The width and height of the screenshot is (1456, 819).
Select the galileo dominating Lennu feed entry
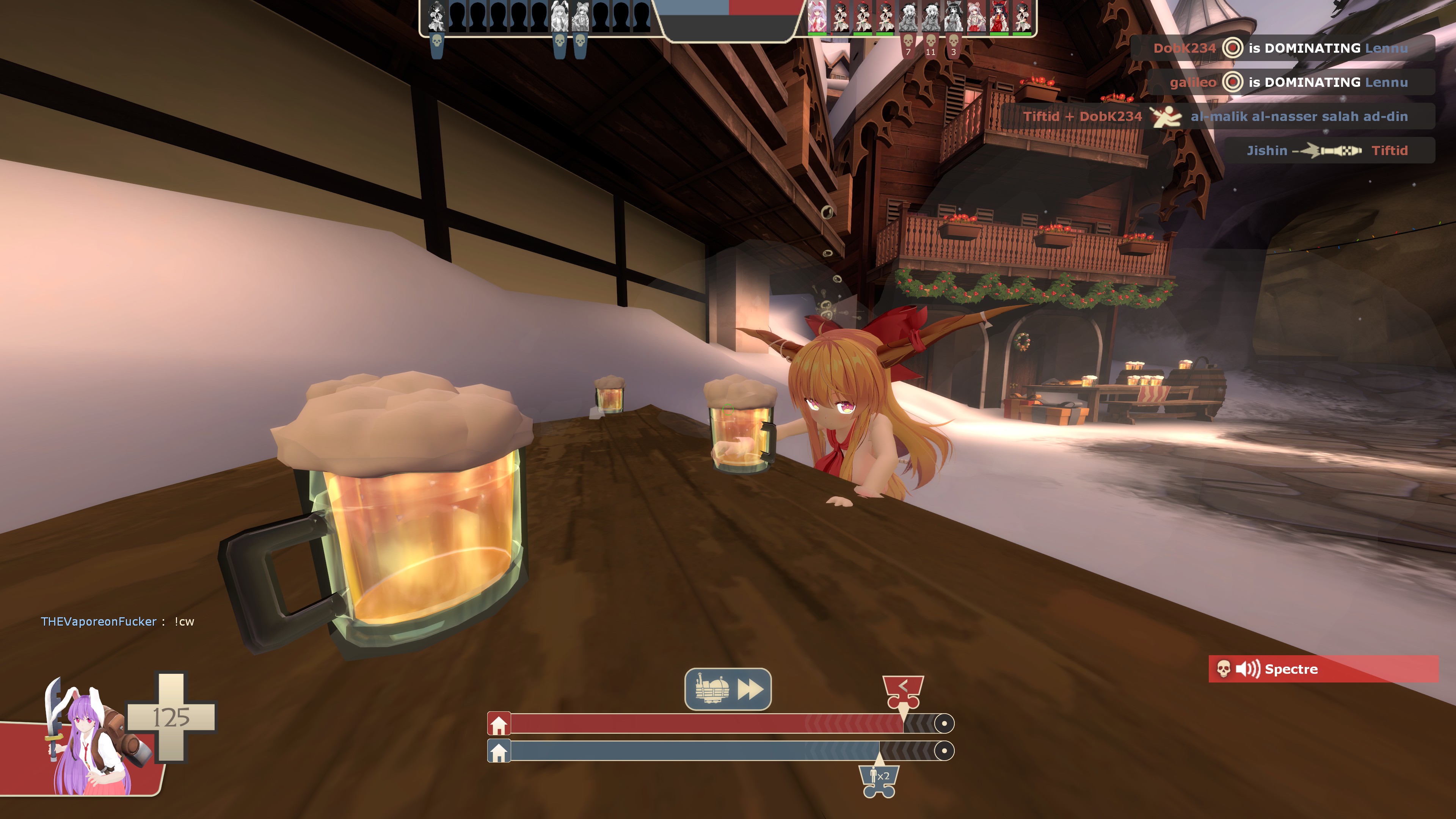click(x=1289, y=83)
